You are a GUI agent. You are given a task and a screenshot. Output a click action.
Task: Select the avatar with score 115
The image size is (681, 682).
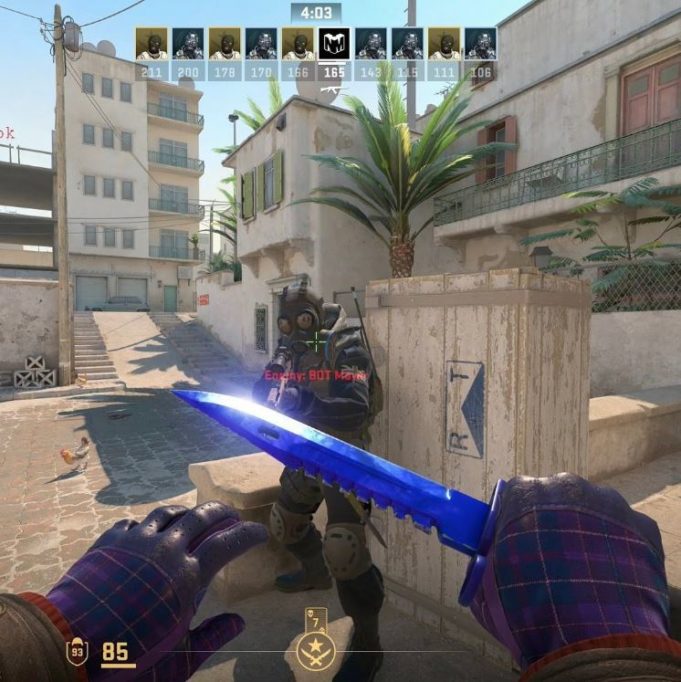click(x=407, y=44)
